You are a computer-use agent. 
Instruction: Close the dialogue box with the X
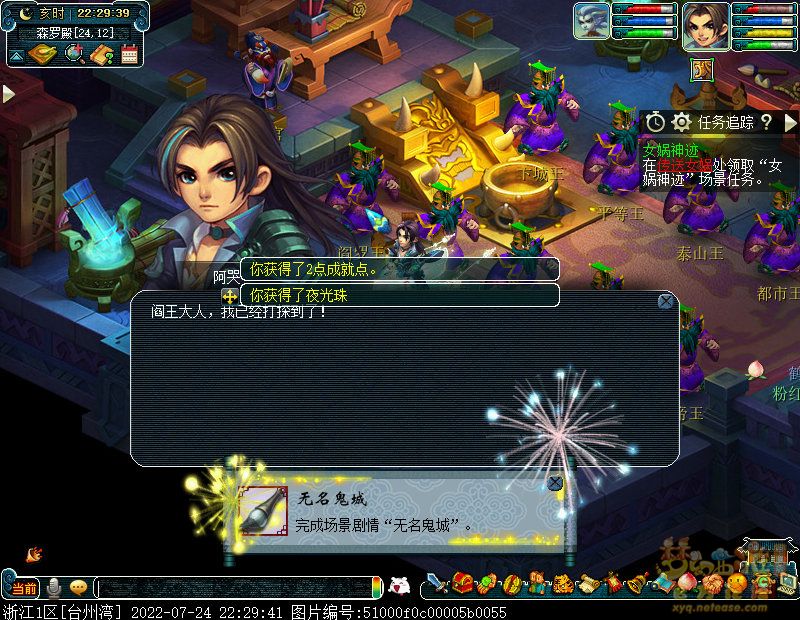click(x=666, y=301)
